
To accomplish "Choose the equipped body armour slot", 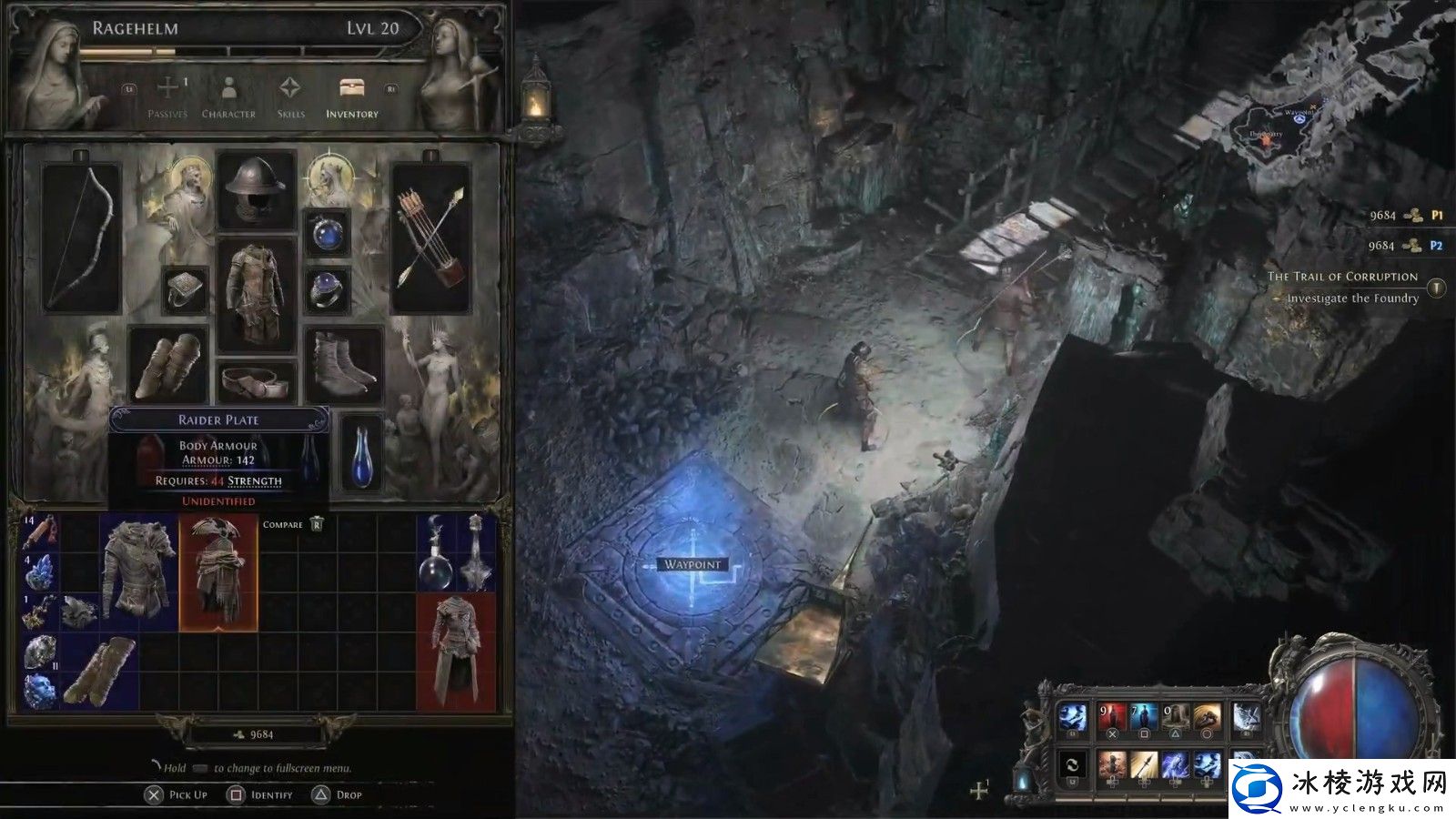I will (x=257, y=295).
